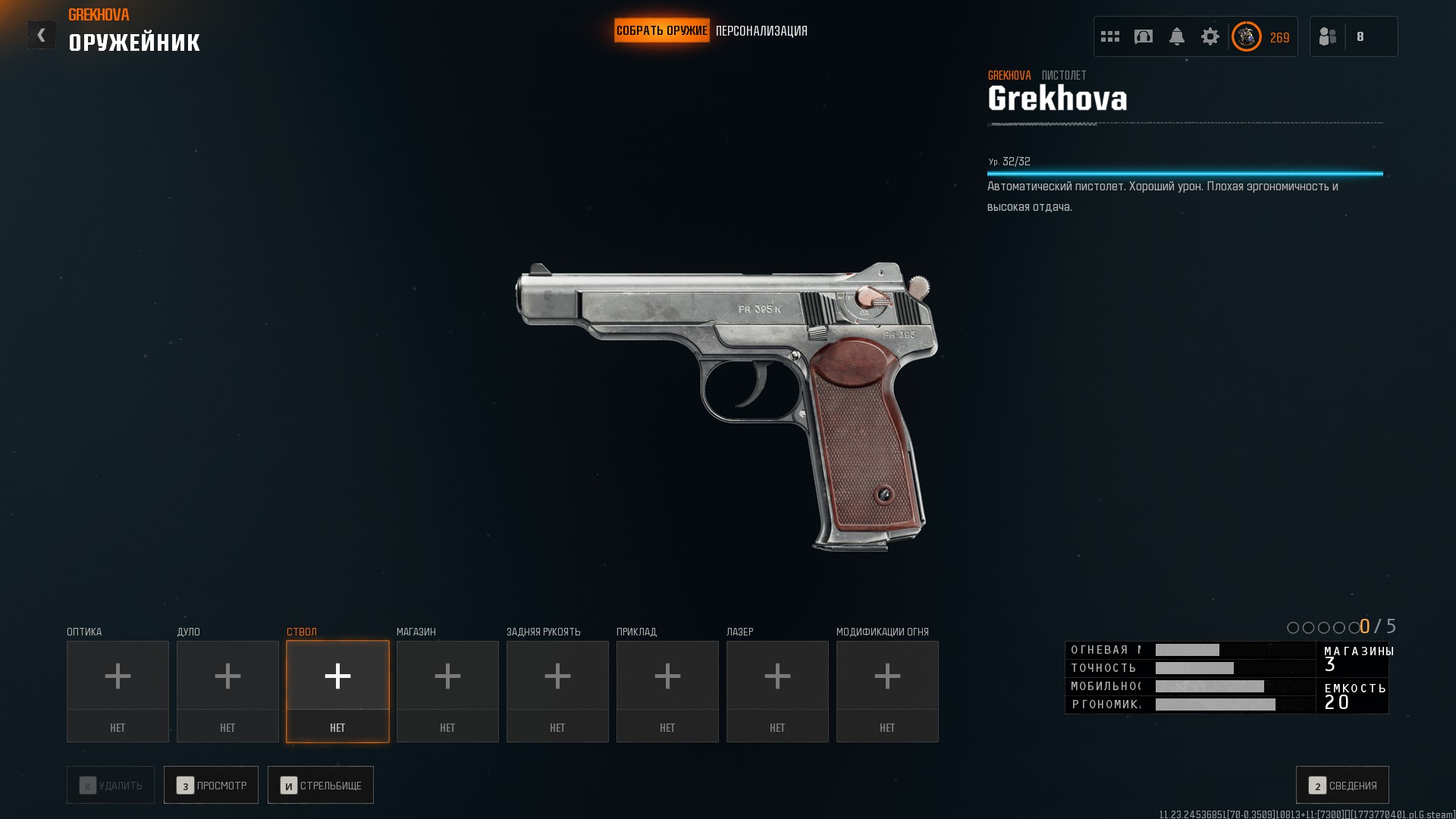Open the Персонализация tab
The image size is (1456, 819).
tap(761, 31)
